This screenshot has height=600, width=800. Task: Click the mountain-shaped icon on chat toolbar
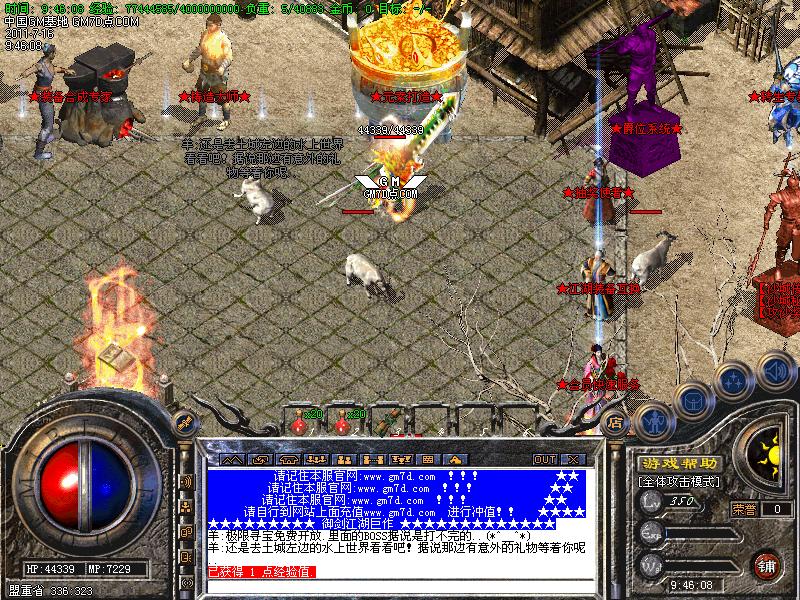click(231, 460)
